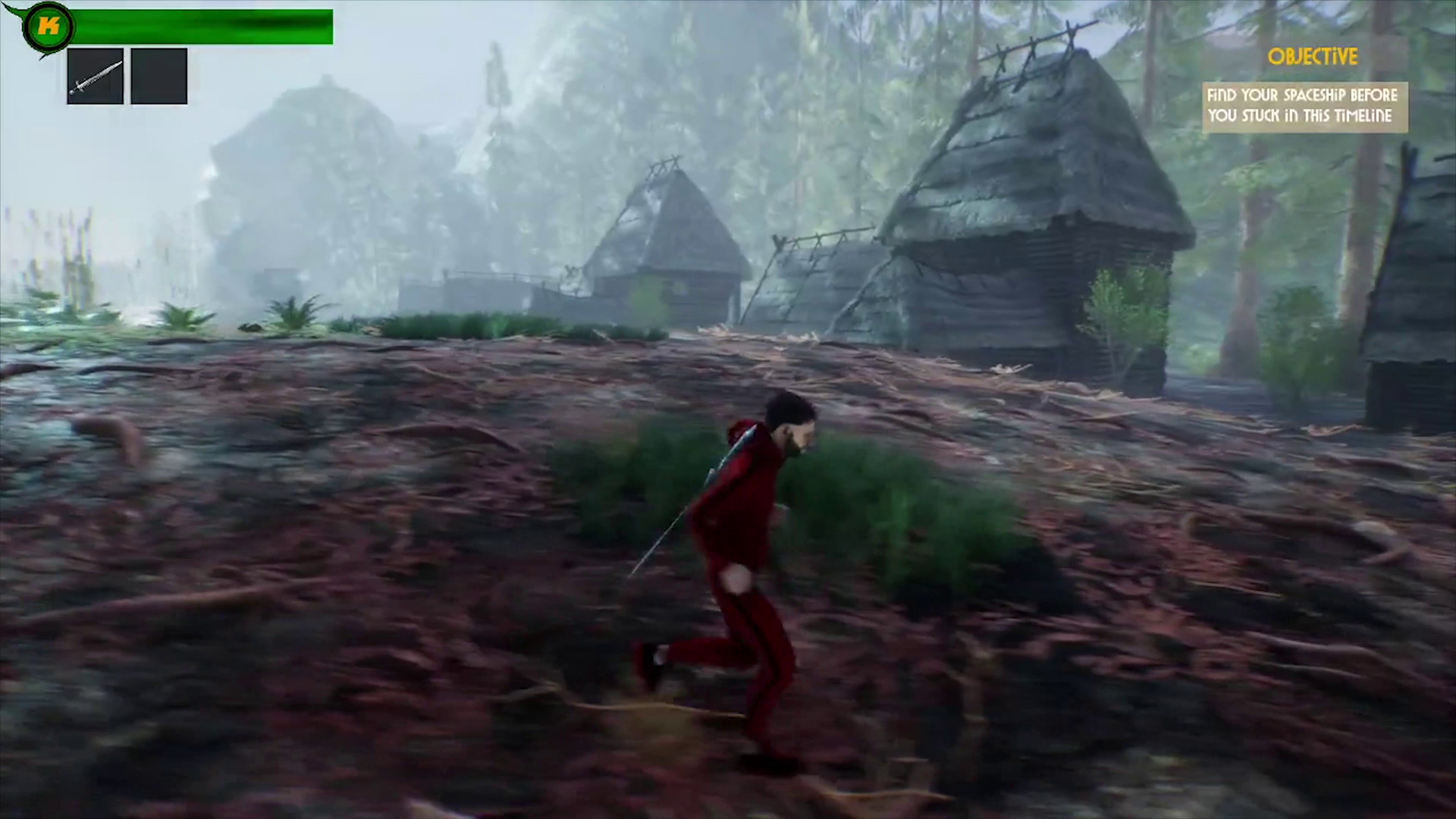Toggle the empty inventory slot highlight
The width and height of the screenshot is (1456, 819).
(158, 76)
